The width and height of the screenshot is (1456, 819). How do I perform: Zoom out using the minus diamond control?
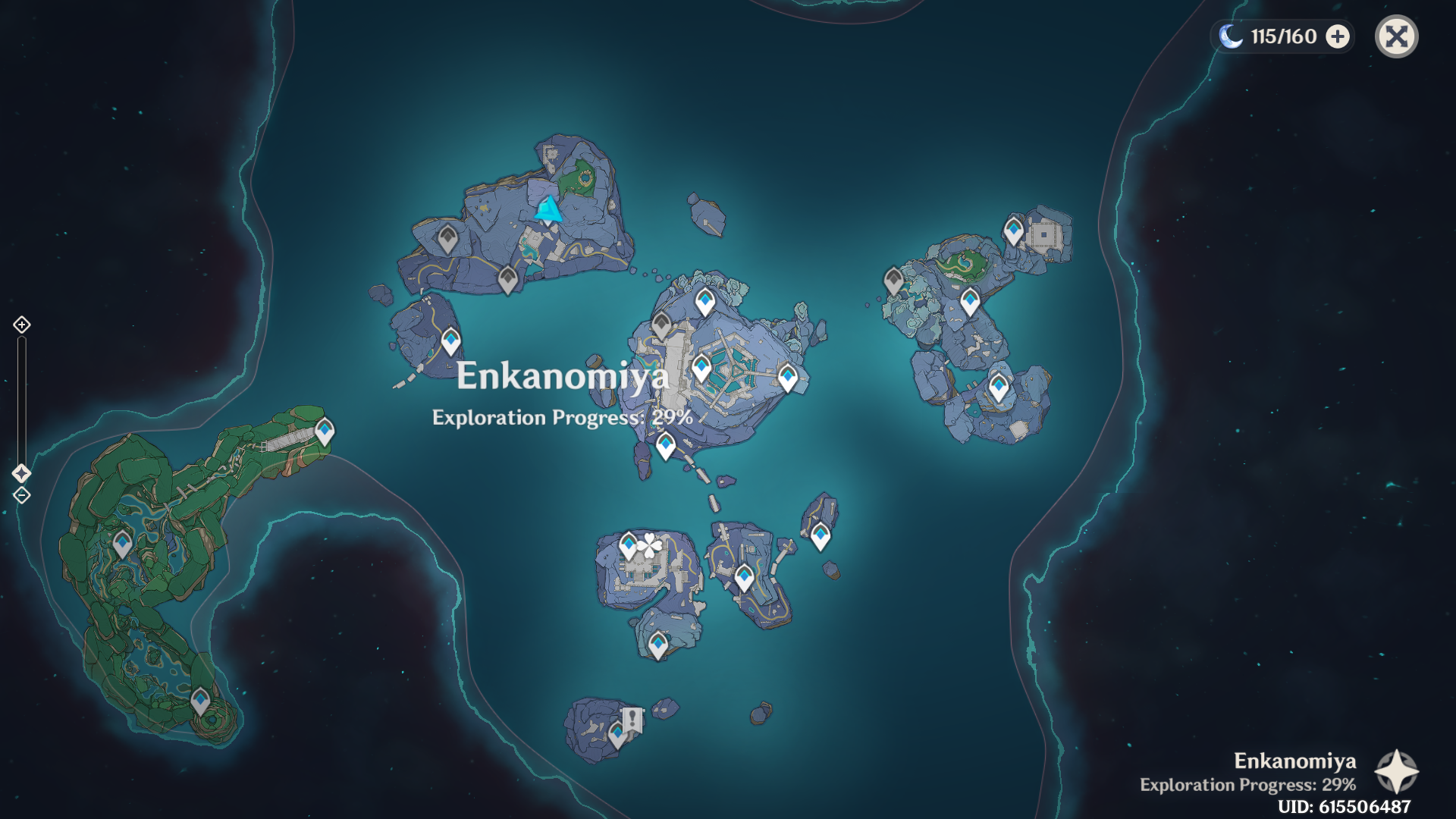[20, 496]
